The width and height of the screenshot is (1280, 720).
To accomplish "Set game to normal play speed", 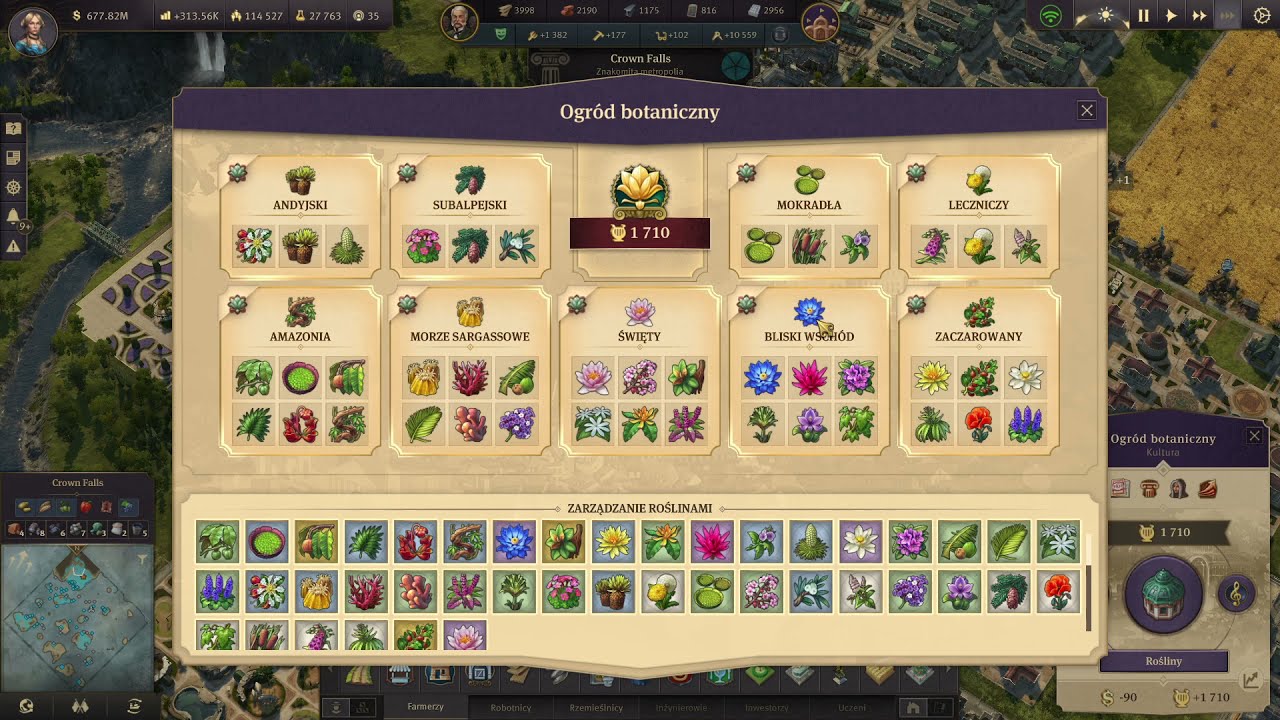I will pyautogui.click(x=1171, y=16).
